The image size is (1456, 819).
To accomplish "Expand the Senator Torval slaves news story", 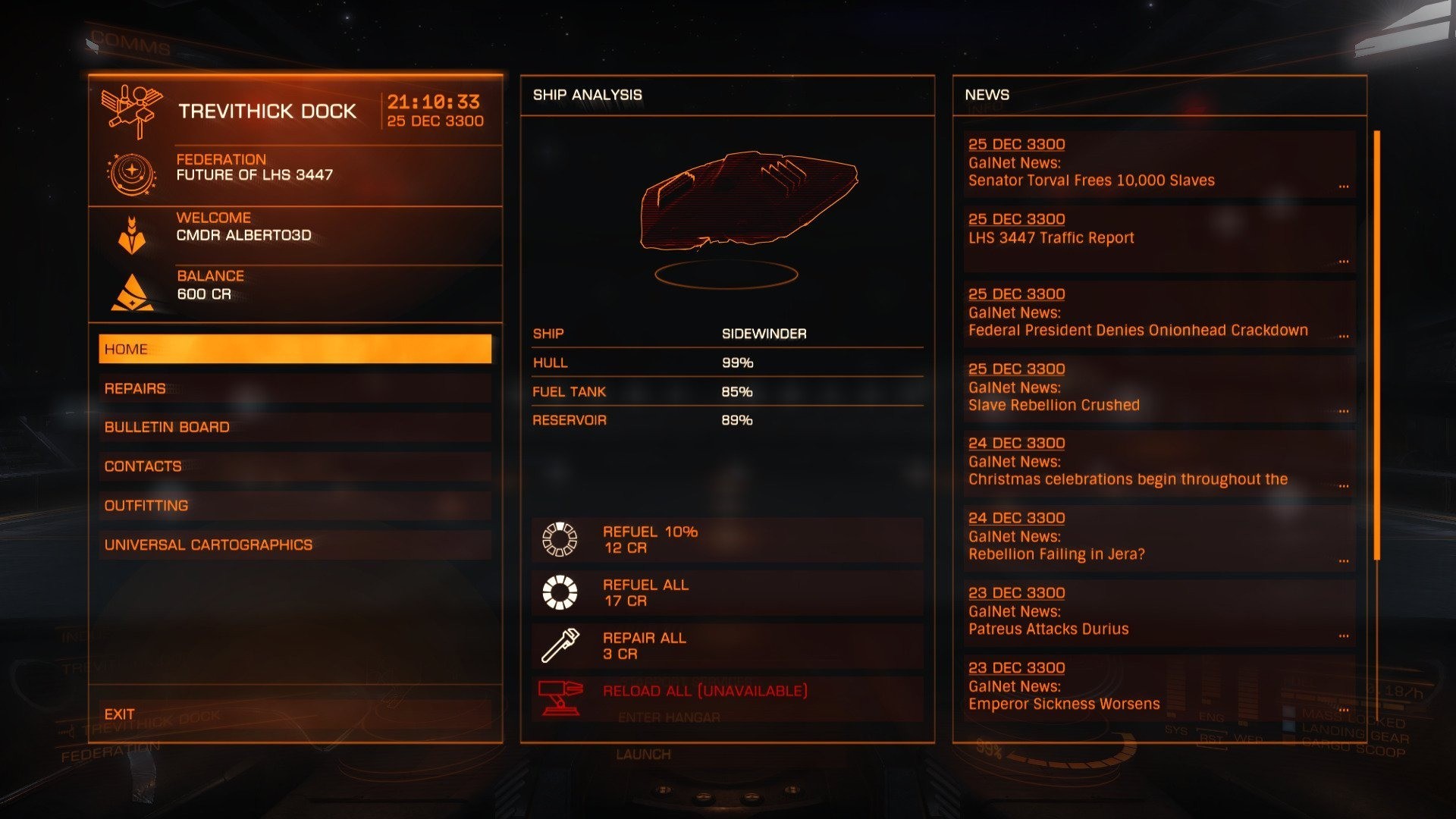I will tap(1160, 163).
